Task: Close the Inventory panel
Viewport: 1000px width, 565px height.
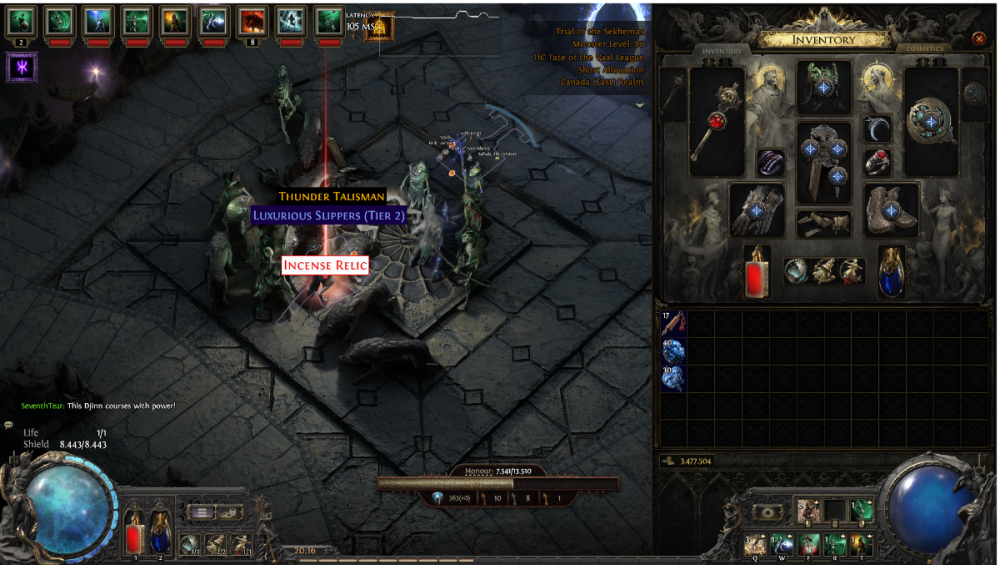Action: tap(978, 39)
